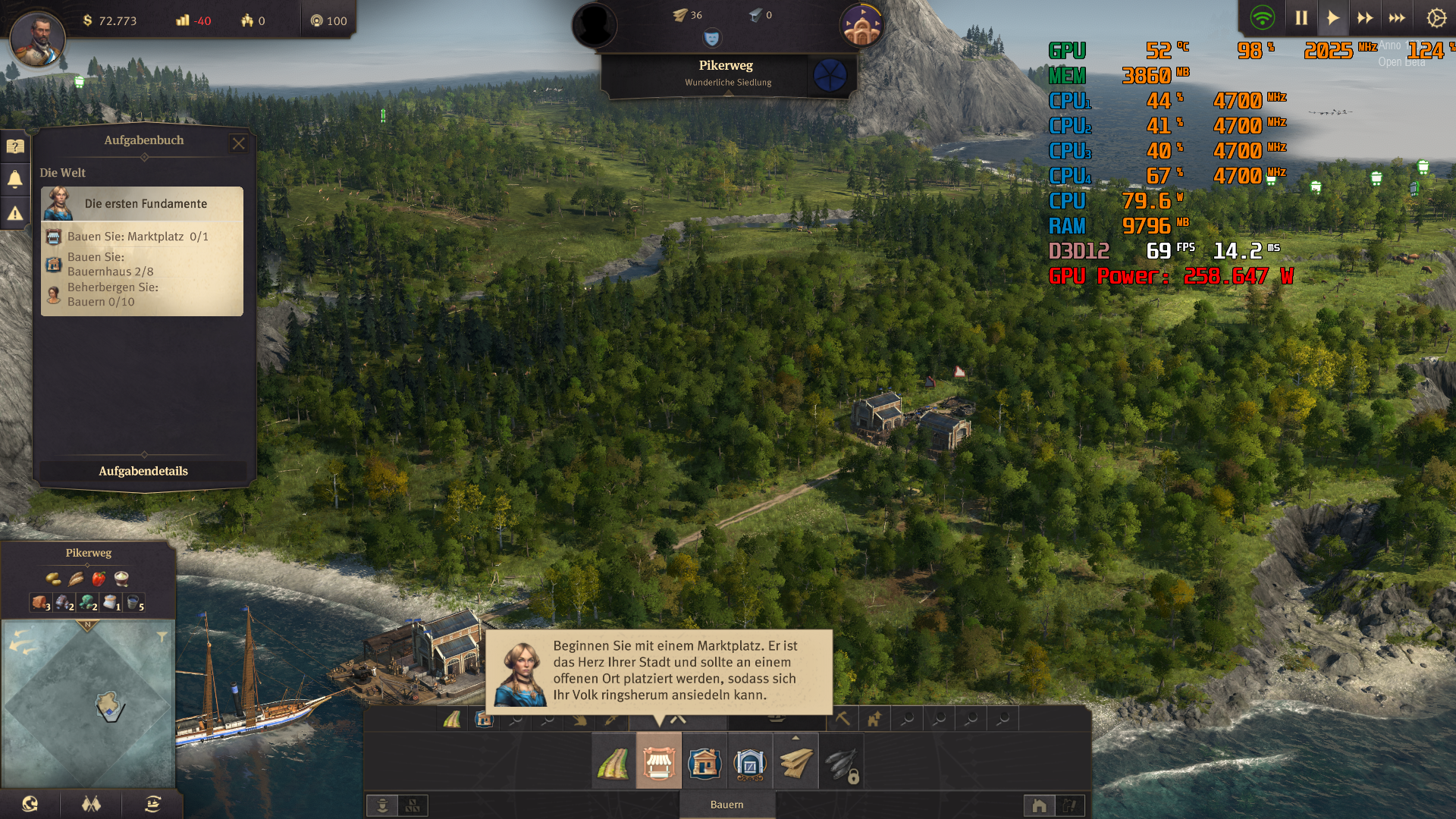
Task: Set game speed to double fast-forward
Action: pos(1365,18)
